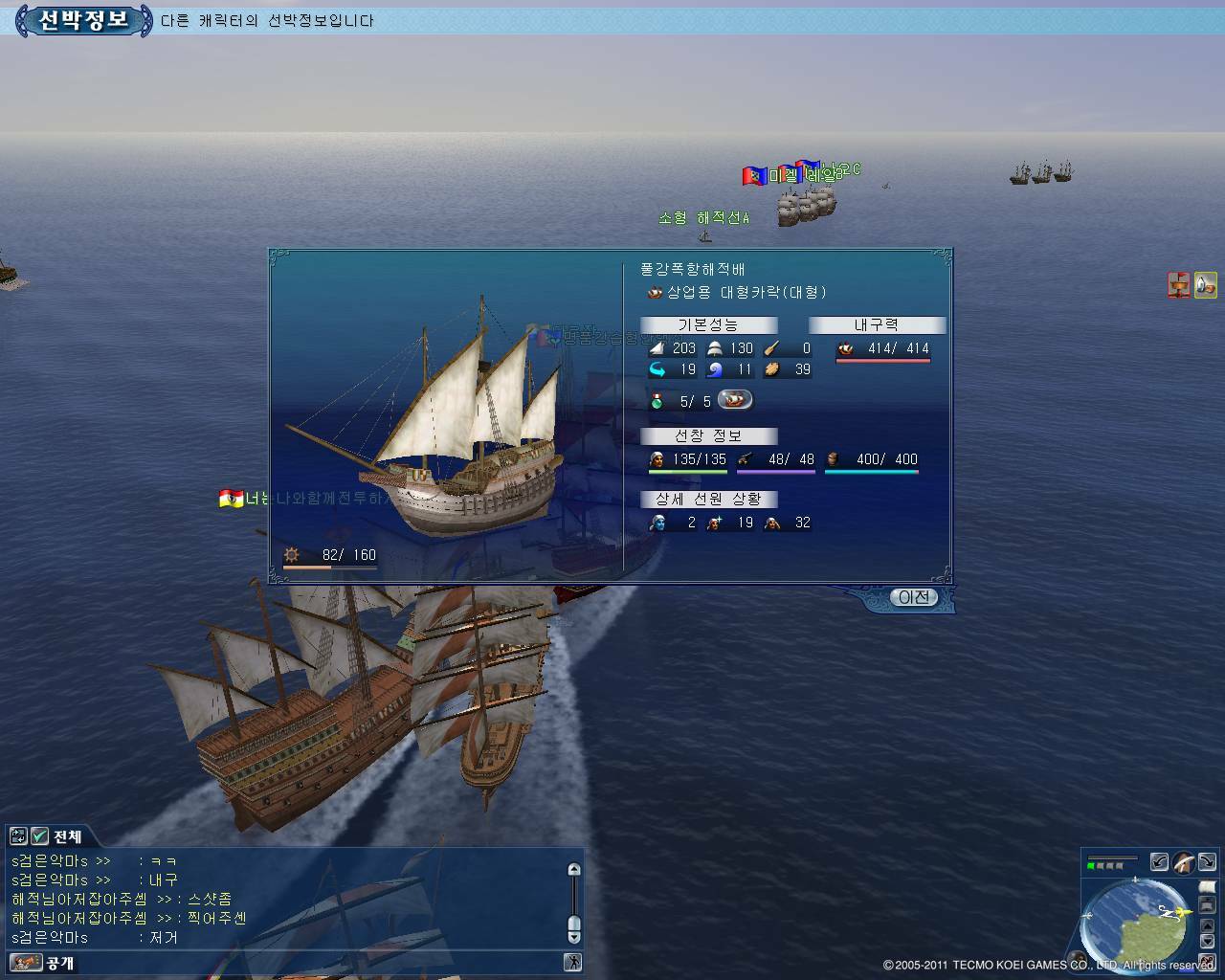Screen dimensions: 1225x980
Task: Click the bottle item status icon
Action: [x=1206, y=284]
